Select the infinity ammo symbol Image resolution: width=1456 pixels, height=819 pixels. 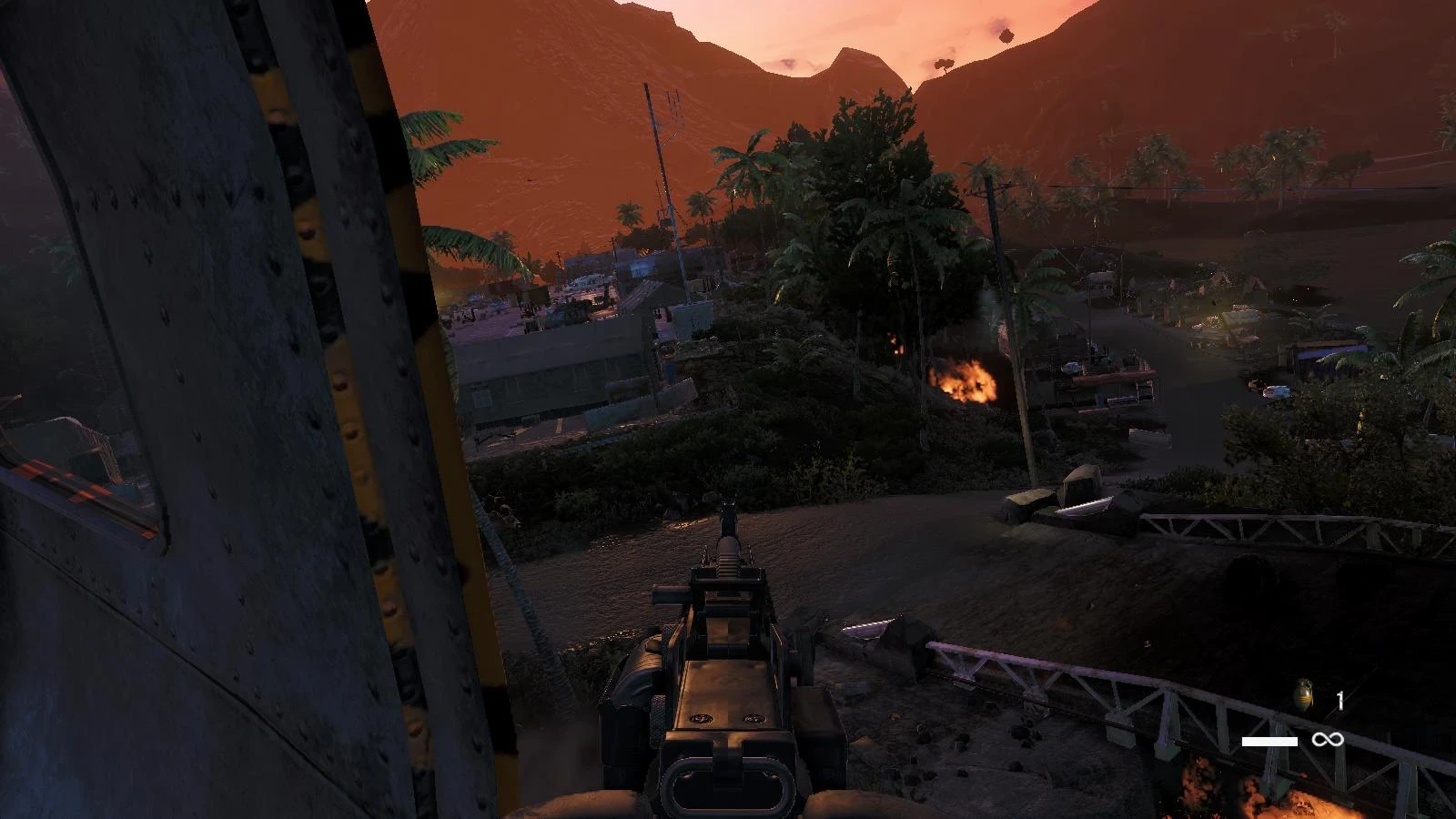pos(1328,740)
